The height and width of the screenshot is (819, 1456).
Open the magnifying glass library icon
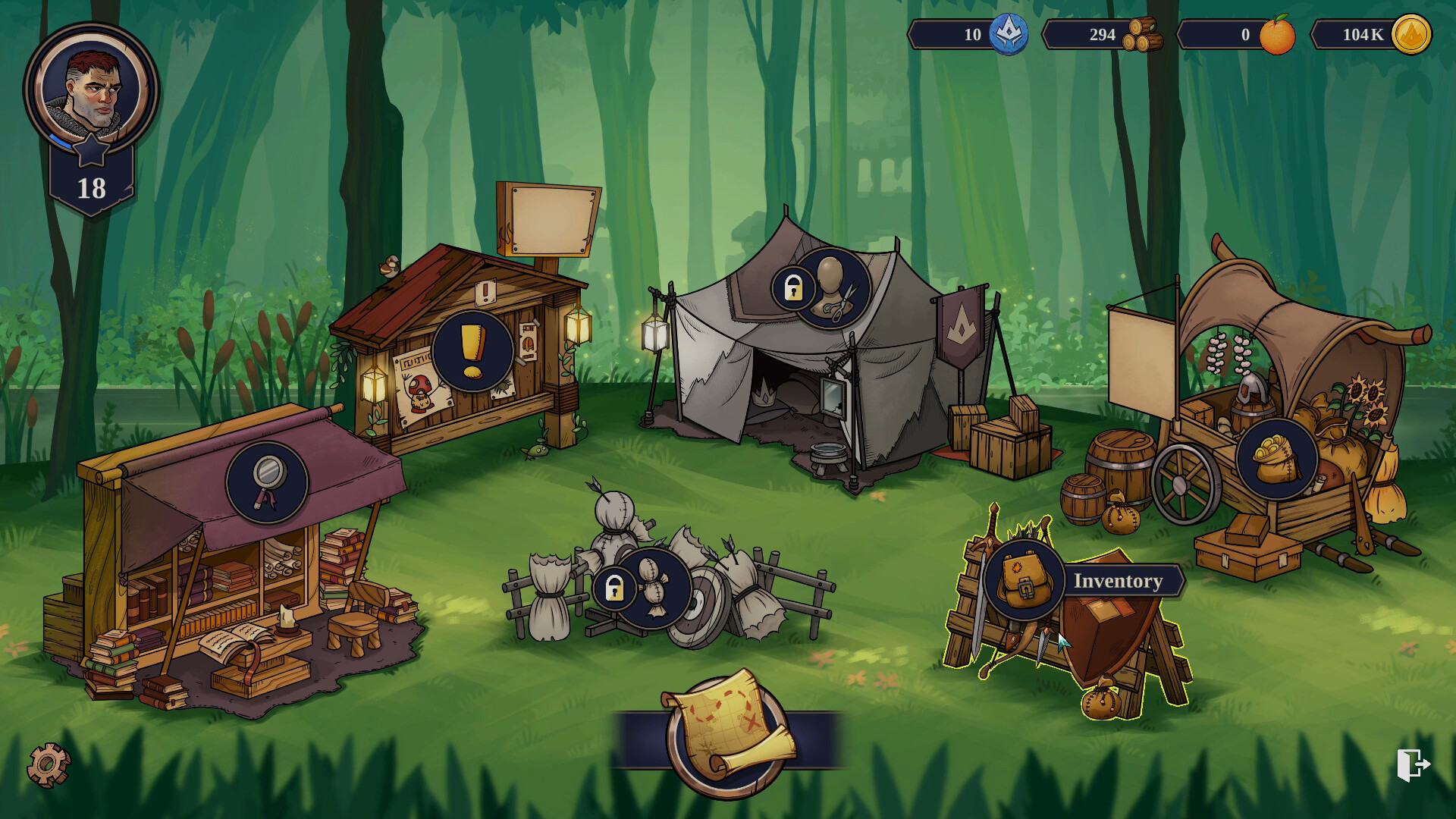(266, 482)
